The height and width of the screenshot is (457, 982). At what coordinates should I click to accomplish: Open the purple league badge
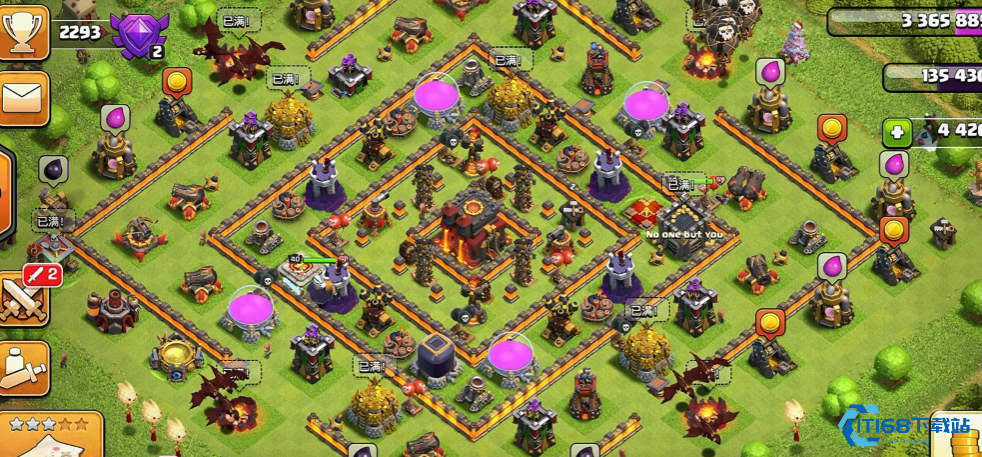point(139,37)
